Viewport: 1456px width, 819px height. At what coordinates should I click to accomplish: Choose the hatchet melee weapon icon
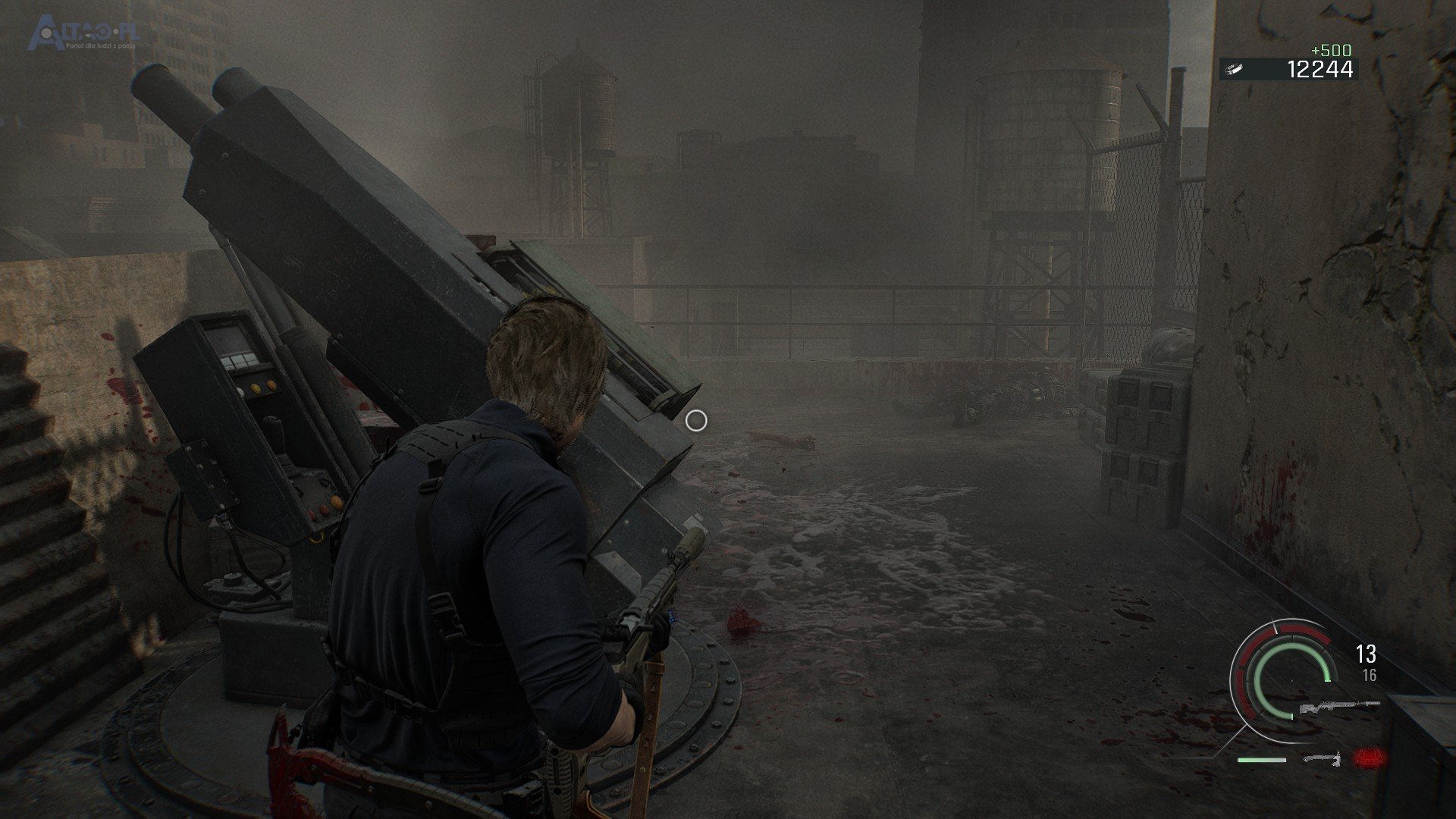[x=1322, y=758]
